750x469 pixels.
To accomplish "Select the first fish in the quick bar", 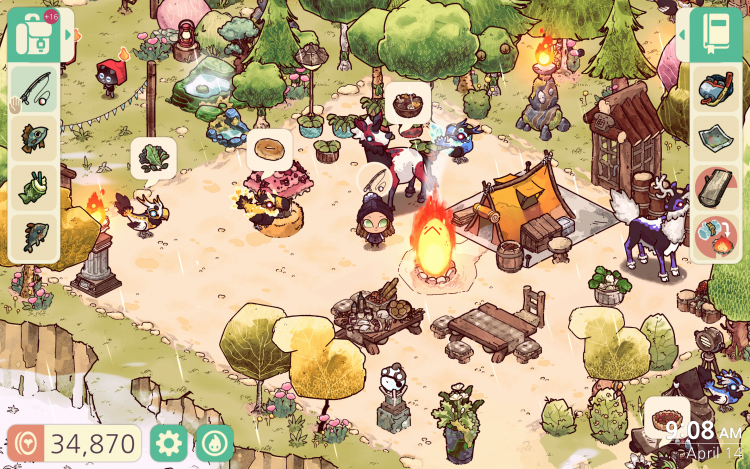I will 33,138.
